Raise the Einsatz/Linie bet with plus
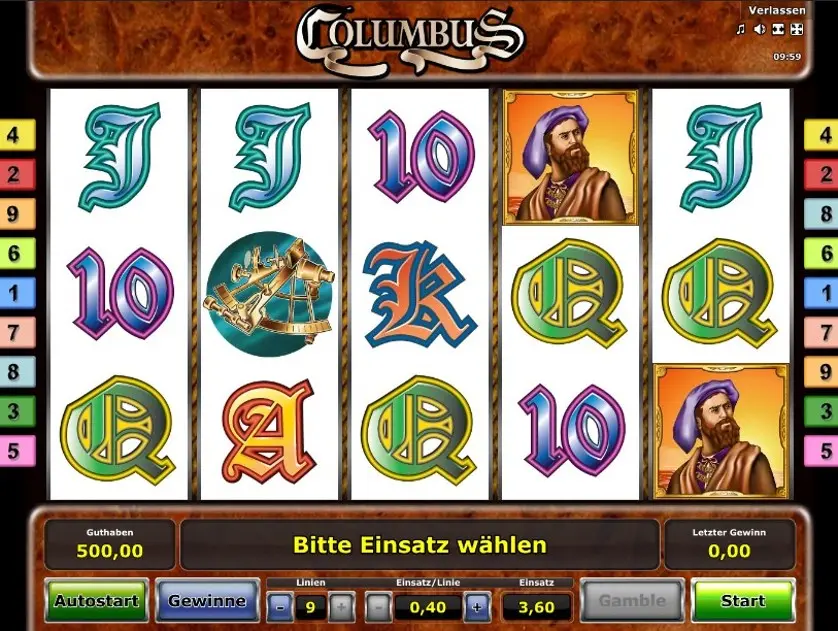Screen dimensions: 838x631 click(476, 606)
